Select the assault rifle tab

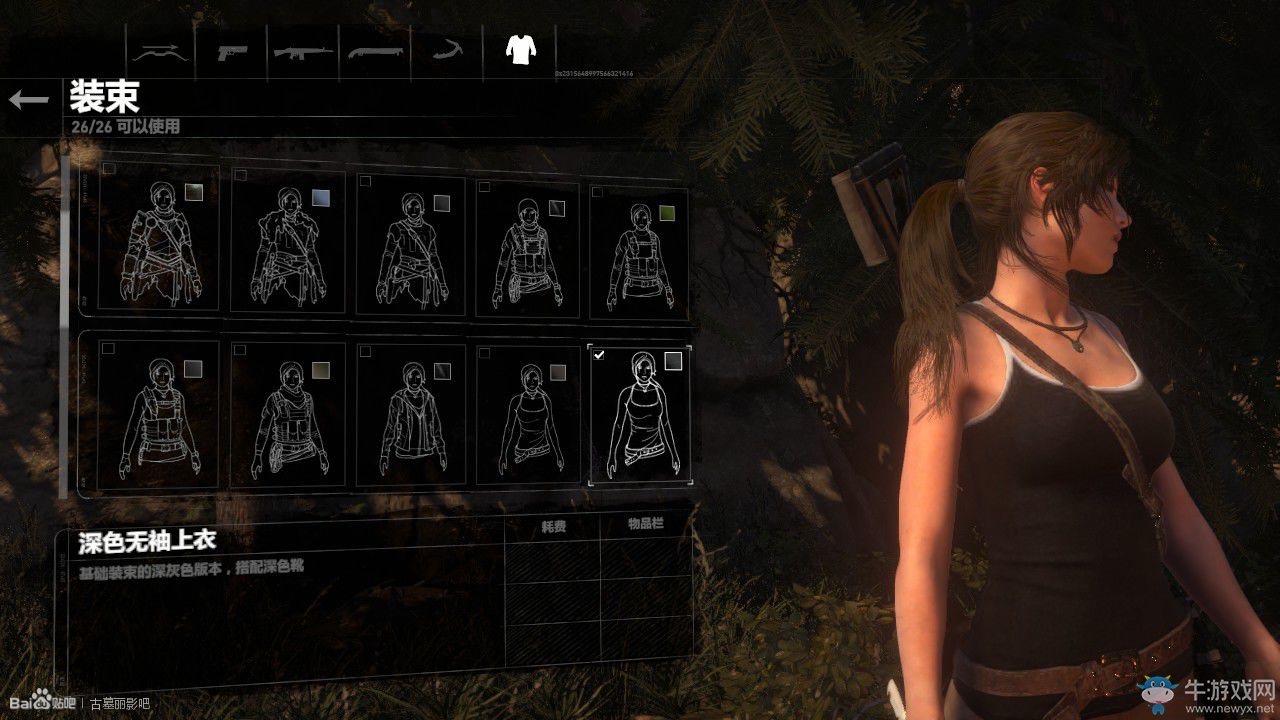point(304,50)
